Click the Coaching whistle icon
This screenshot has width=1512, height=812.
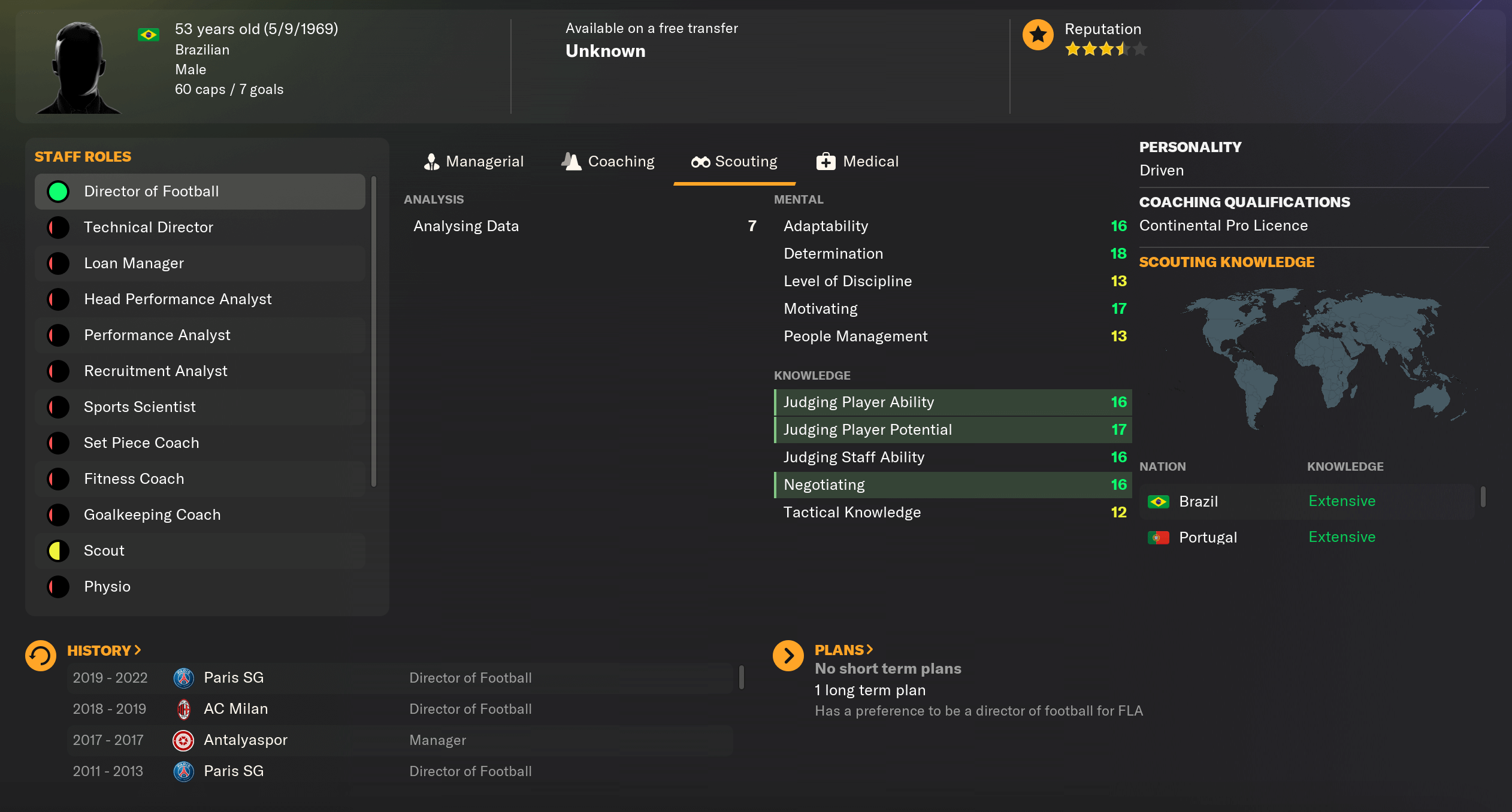coord(571,161)
